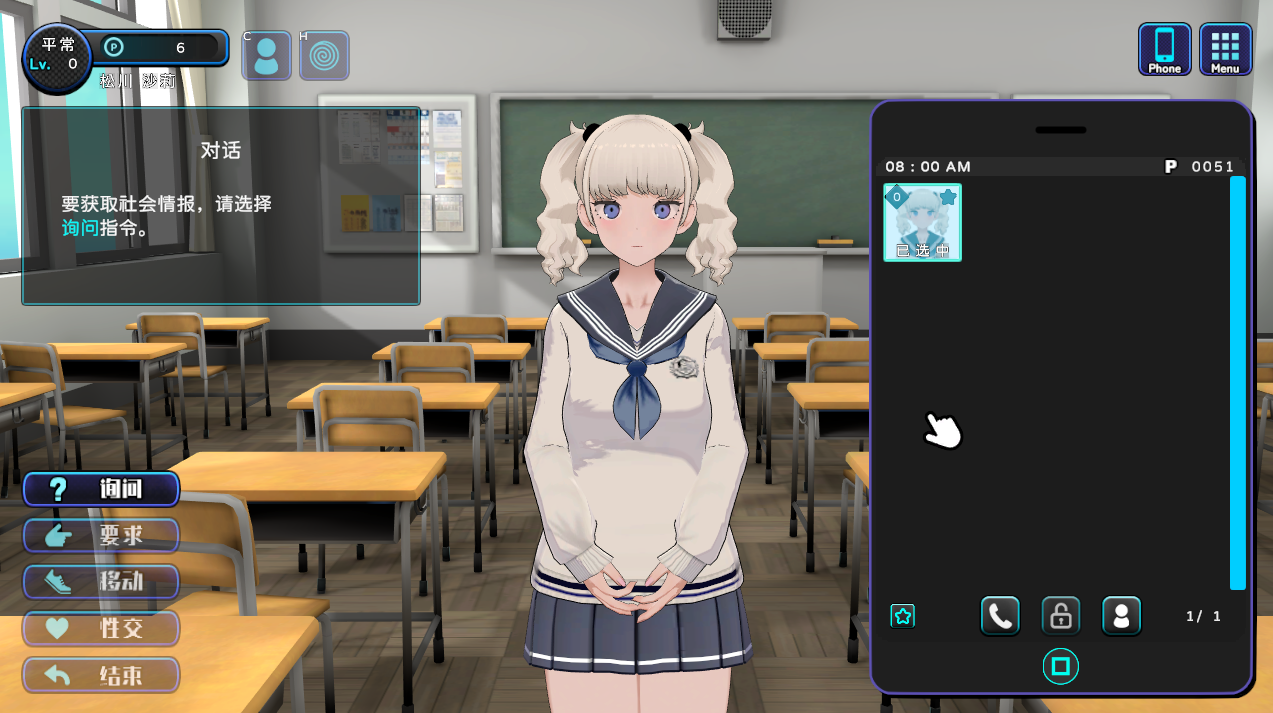Tap the padlock button on the phone
The width and height of the screenshot is (1273, 713).
click(1060, 616)
